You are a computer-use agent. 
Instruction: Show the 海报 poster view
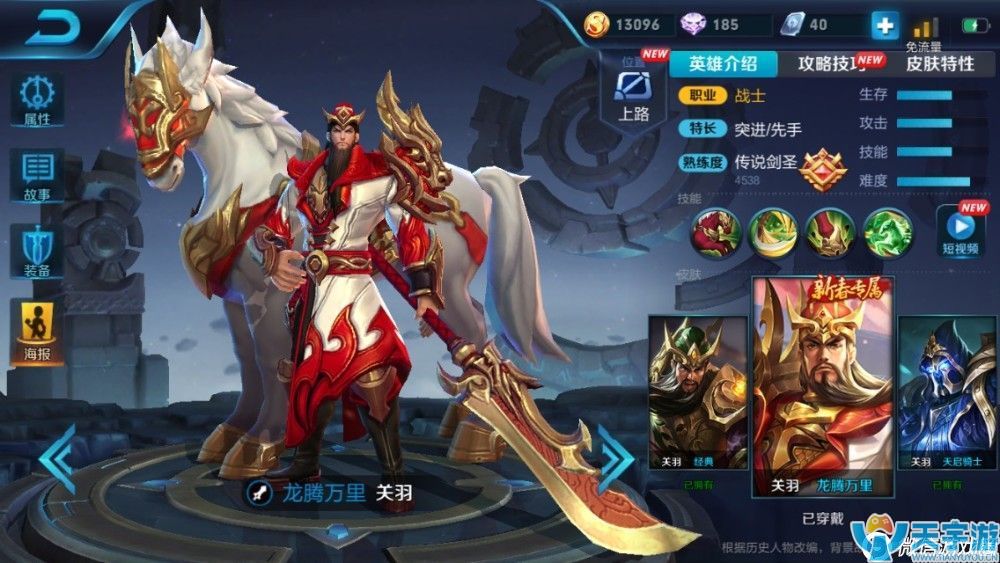point(38,331)
